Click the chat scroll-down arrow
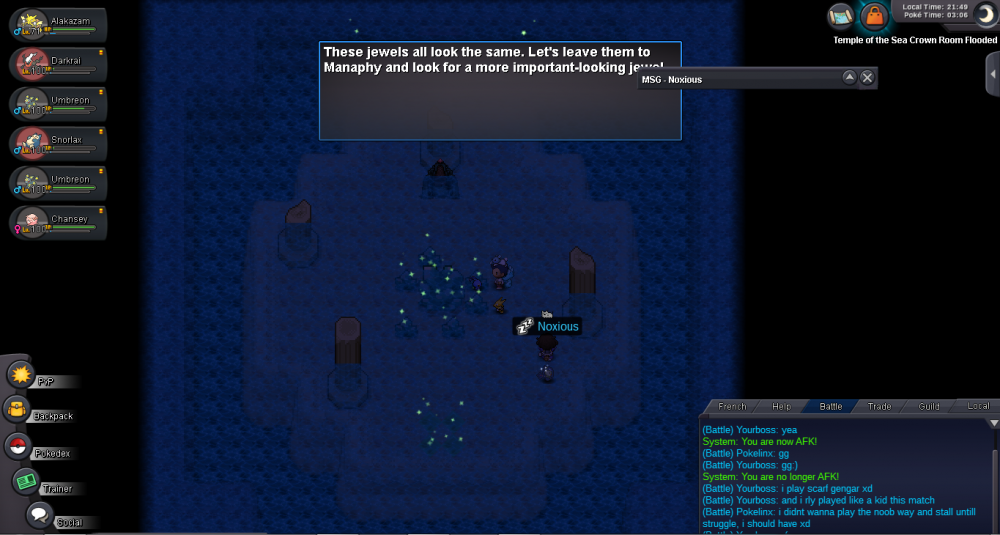 pyautogui.click(x=993, y=423)
